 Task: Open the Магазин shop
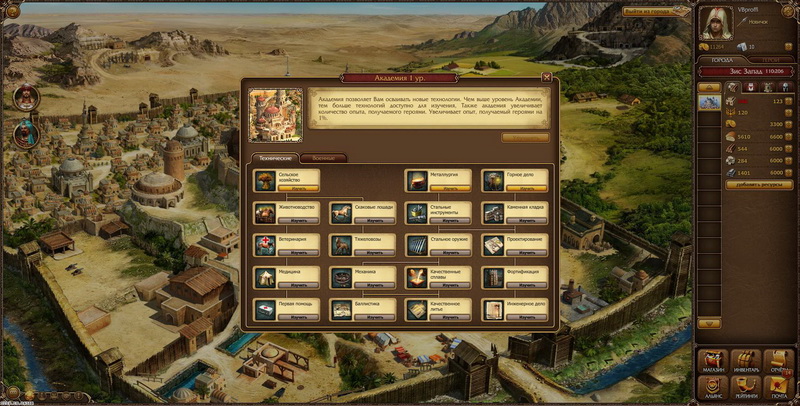click(714, 362)
